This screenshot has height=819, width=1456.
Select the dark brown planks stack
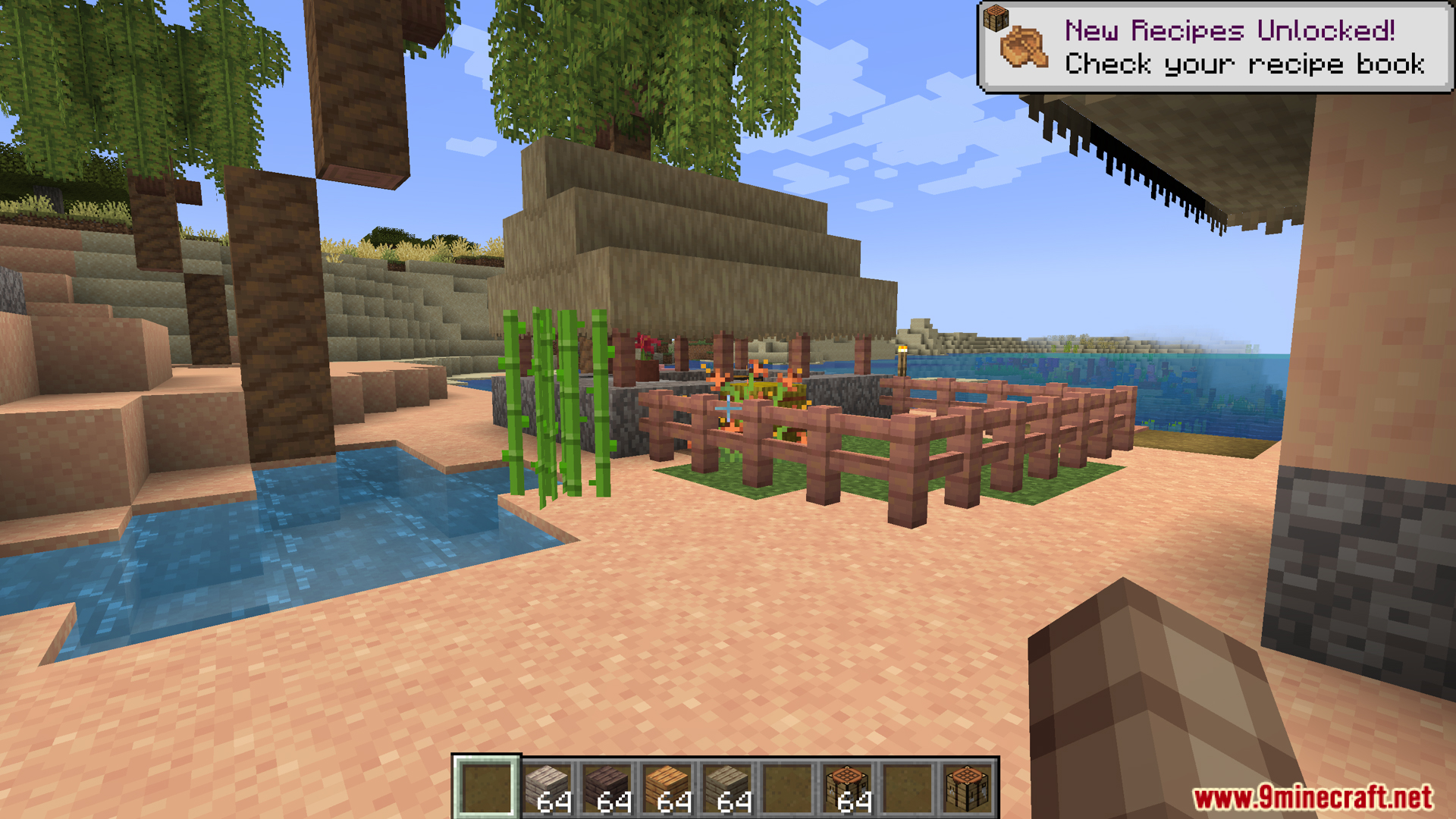pyautogui.click(x=607, y=788)
